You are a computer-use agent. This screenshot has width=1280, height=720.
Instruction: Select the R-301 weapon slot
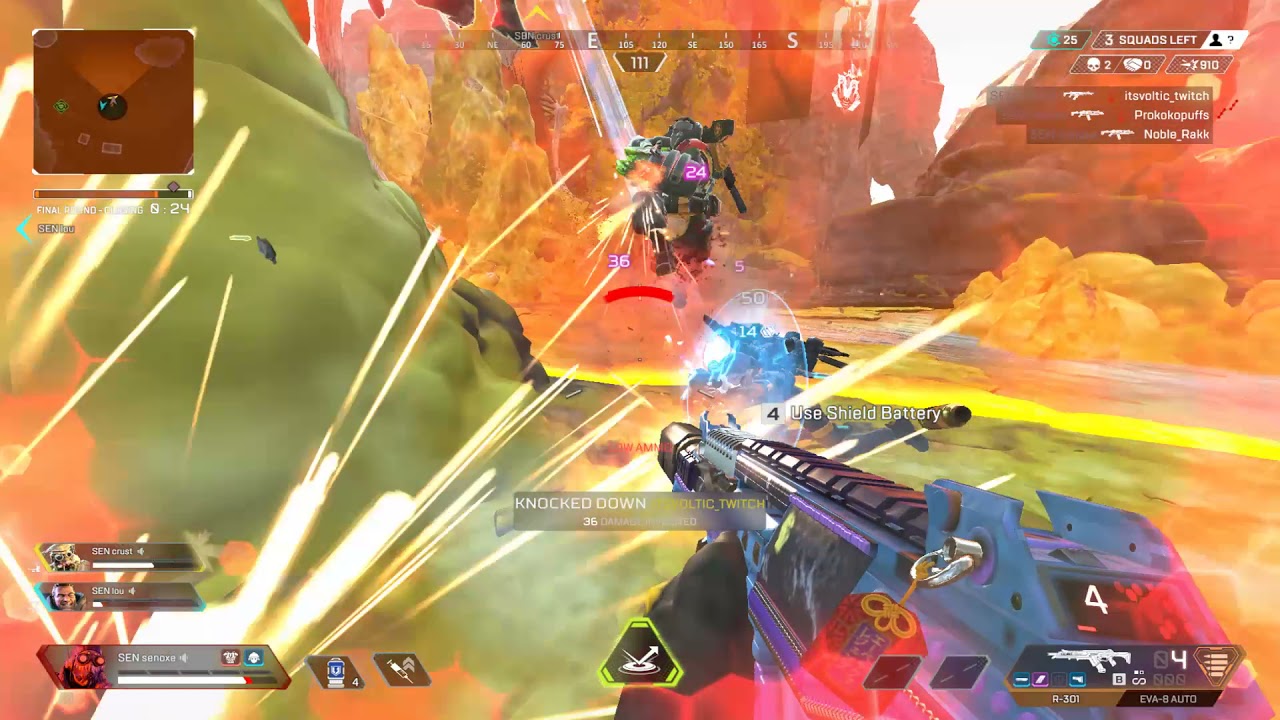click(x=1066, y=698)
